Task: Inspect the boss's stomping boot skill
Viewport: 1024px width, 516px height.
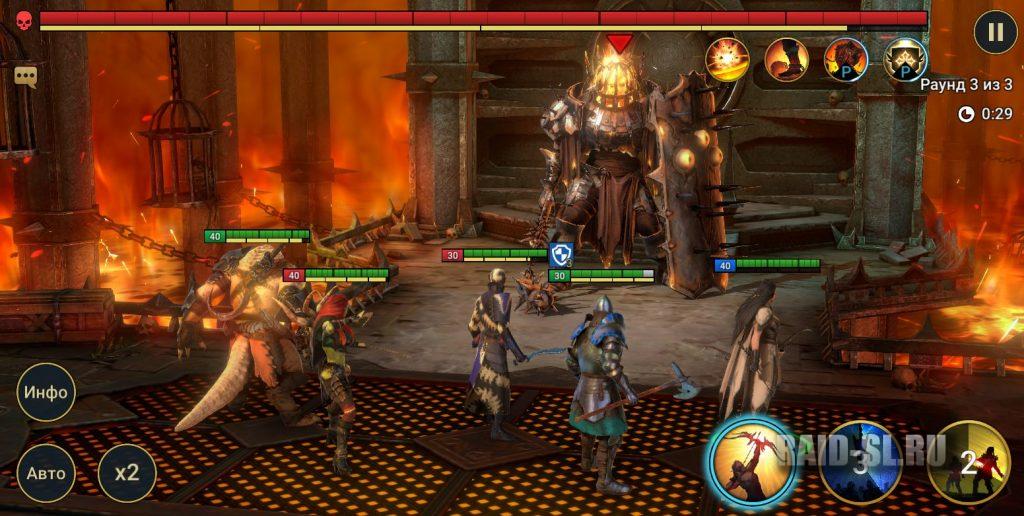Action: point(786,59)
